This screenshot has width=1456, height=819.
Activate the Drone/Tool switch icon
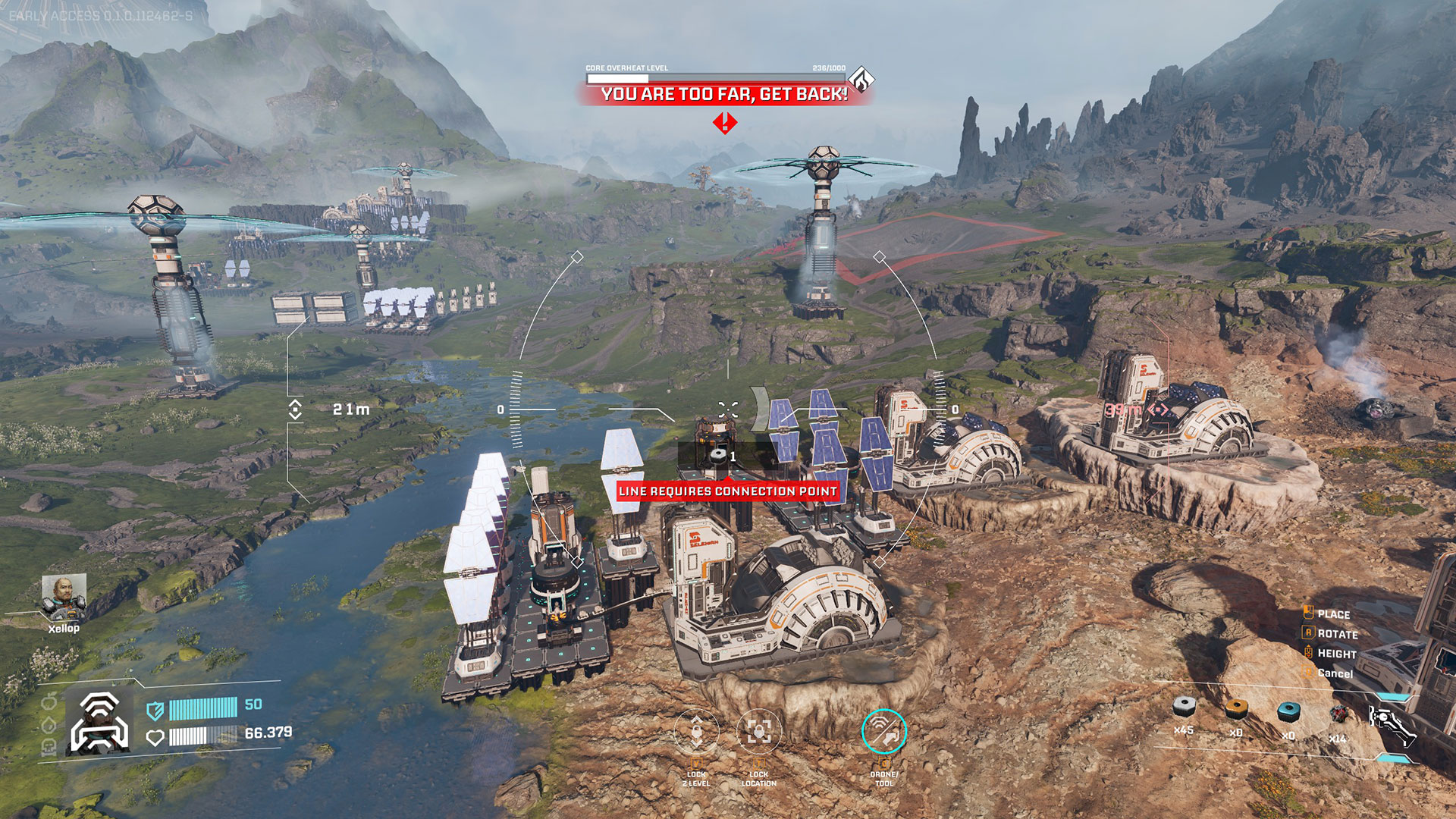[x=883, y=731]
